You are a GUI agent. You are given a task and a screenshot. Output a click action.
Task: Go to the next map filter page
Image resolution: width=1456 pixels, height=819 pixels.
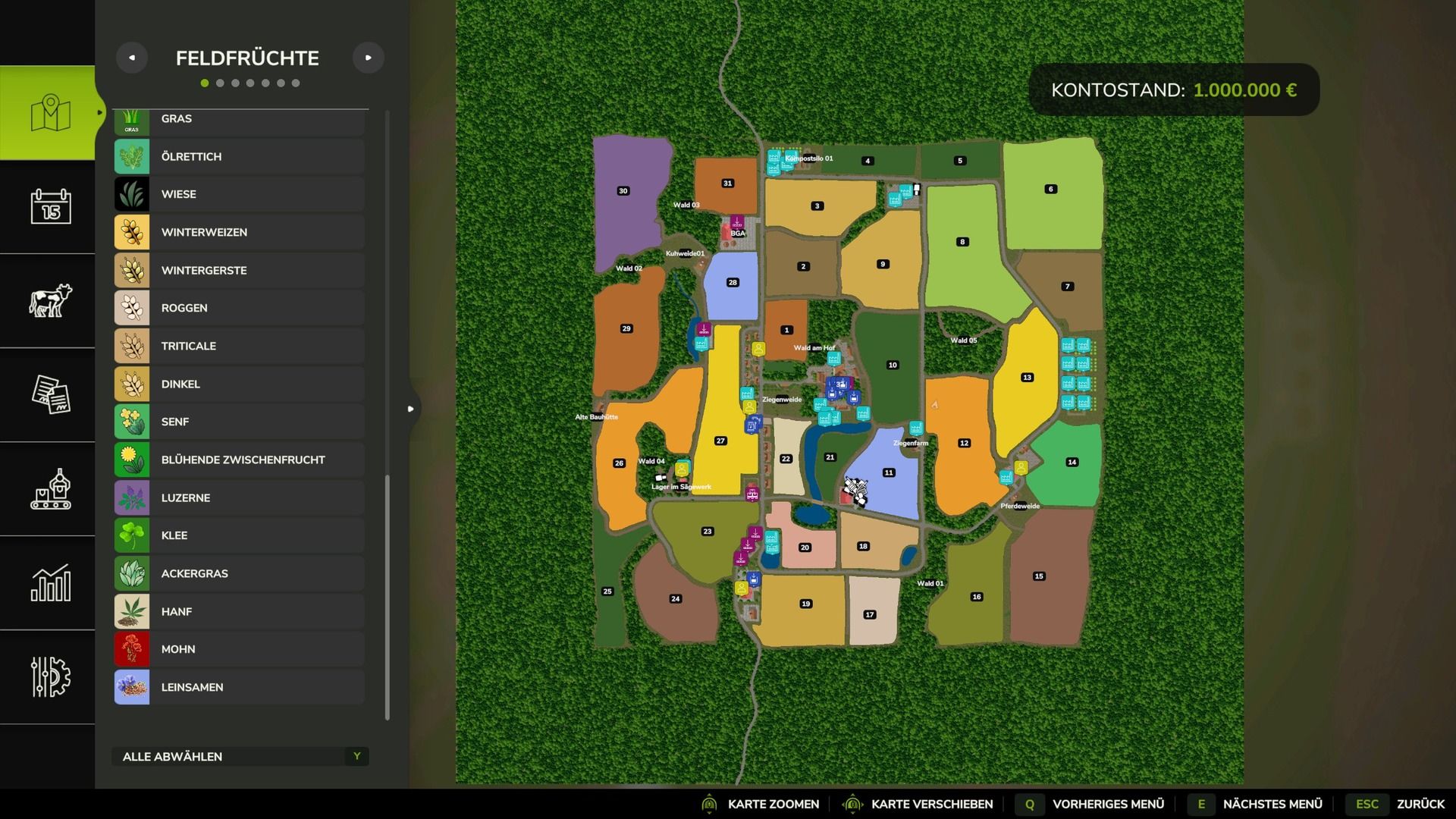(369, 58)
